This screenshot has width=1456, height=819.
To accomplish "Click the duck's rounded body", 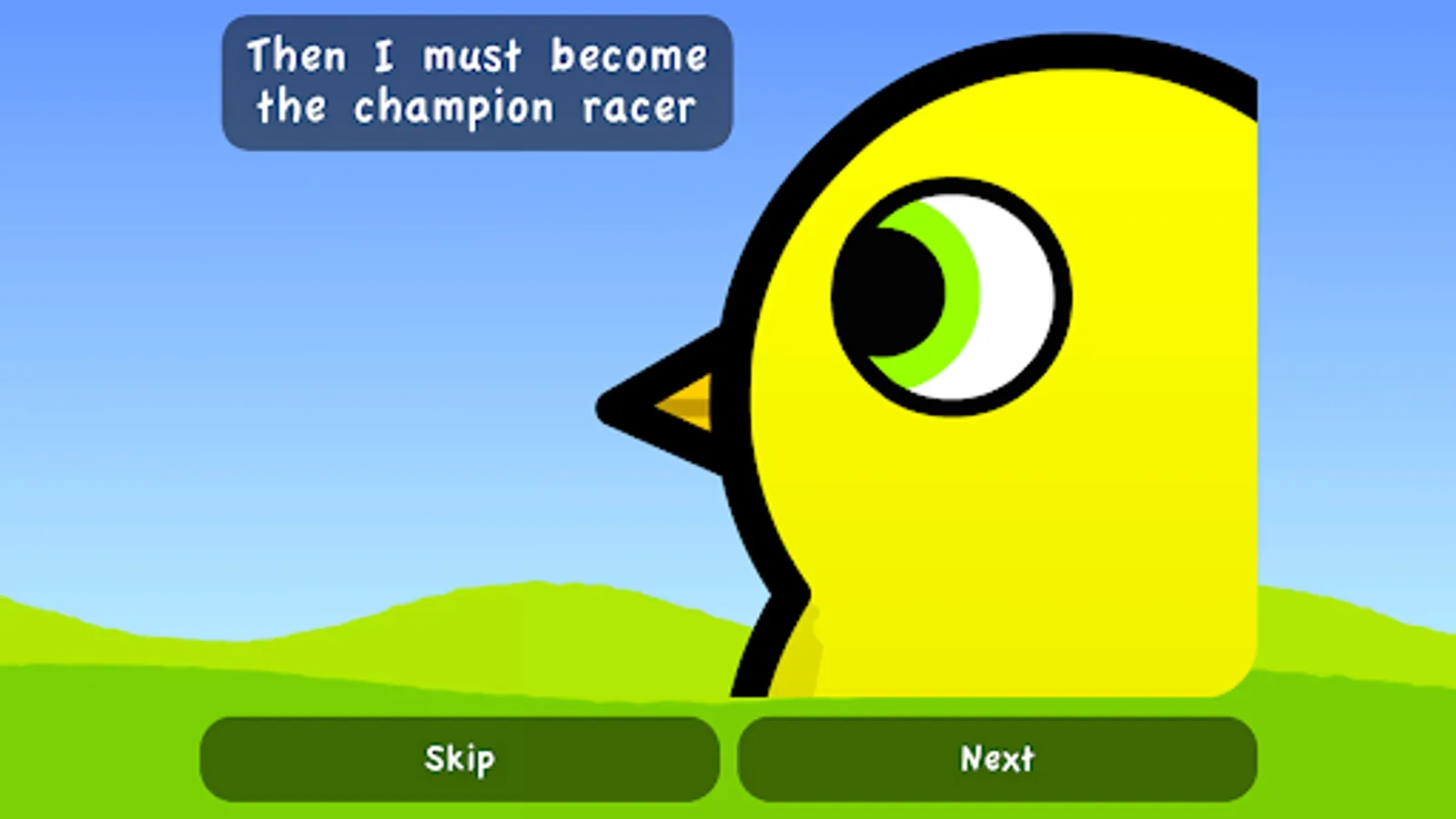I will 1092,546.
